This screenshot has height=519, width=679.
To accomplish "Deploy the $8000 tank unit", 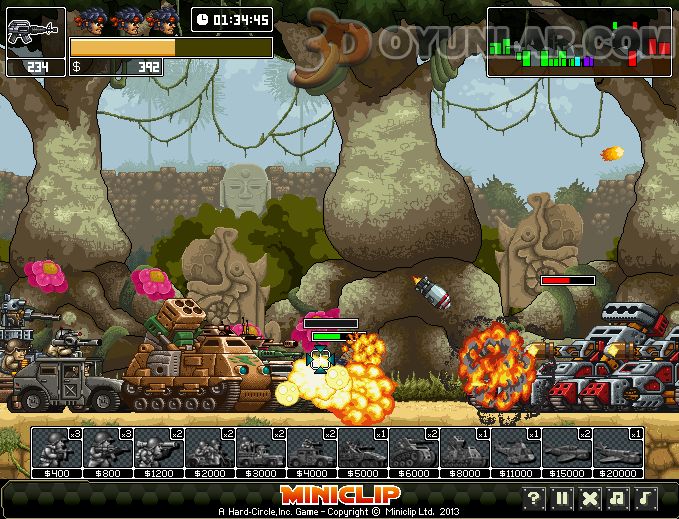I will 465,449.
